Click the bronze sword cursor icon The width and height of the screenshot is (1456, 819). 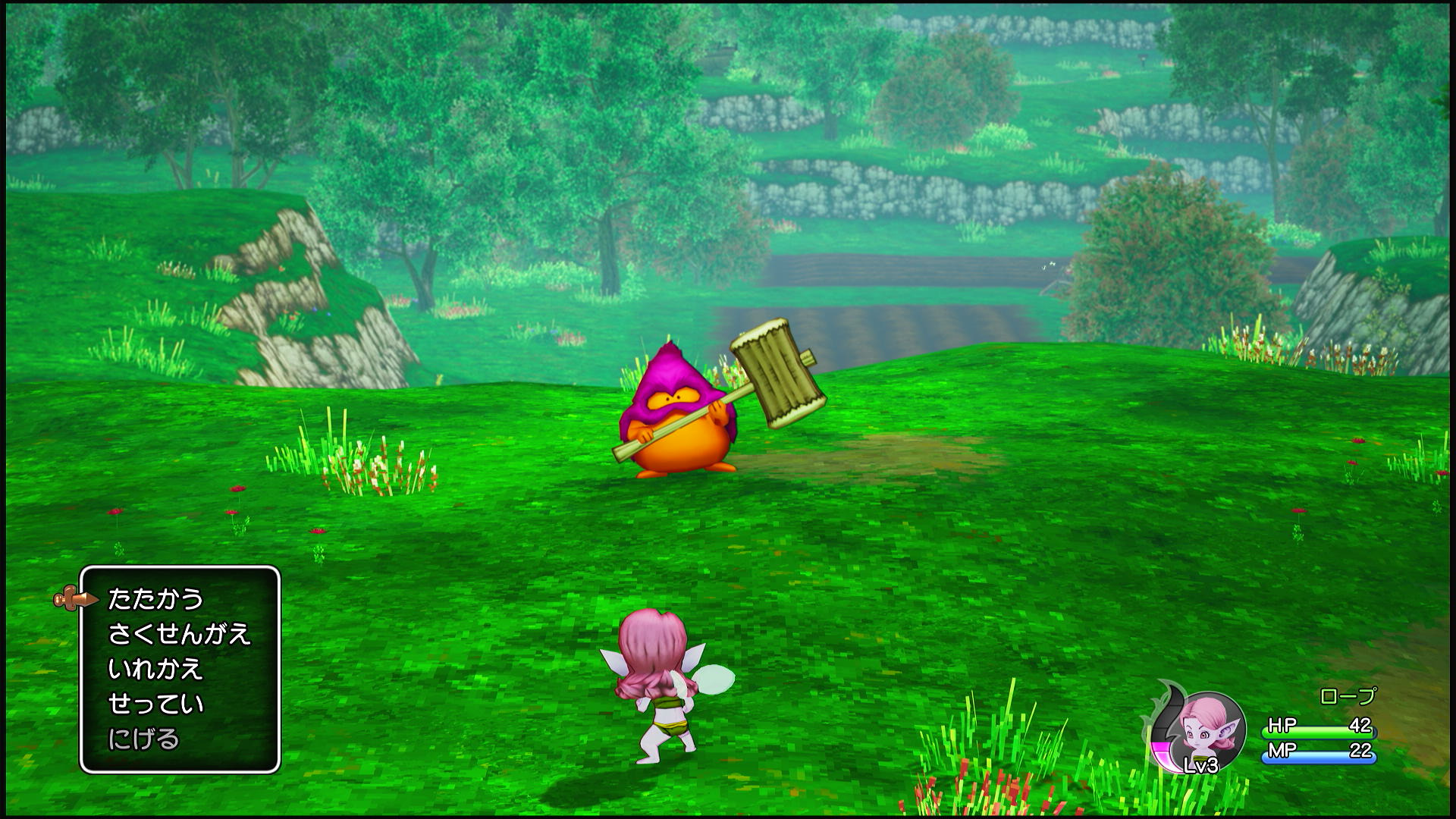(x=73, y=599)
